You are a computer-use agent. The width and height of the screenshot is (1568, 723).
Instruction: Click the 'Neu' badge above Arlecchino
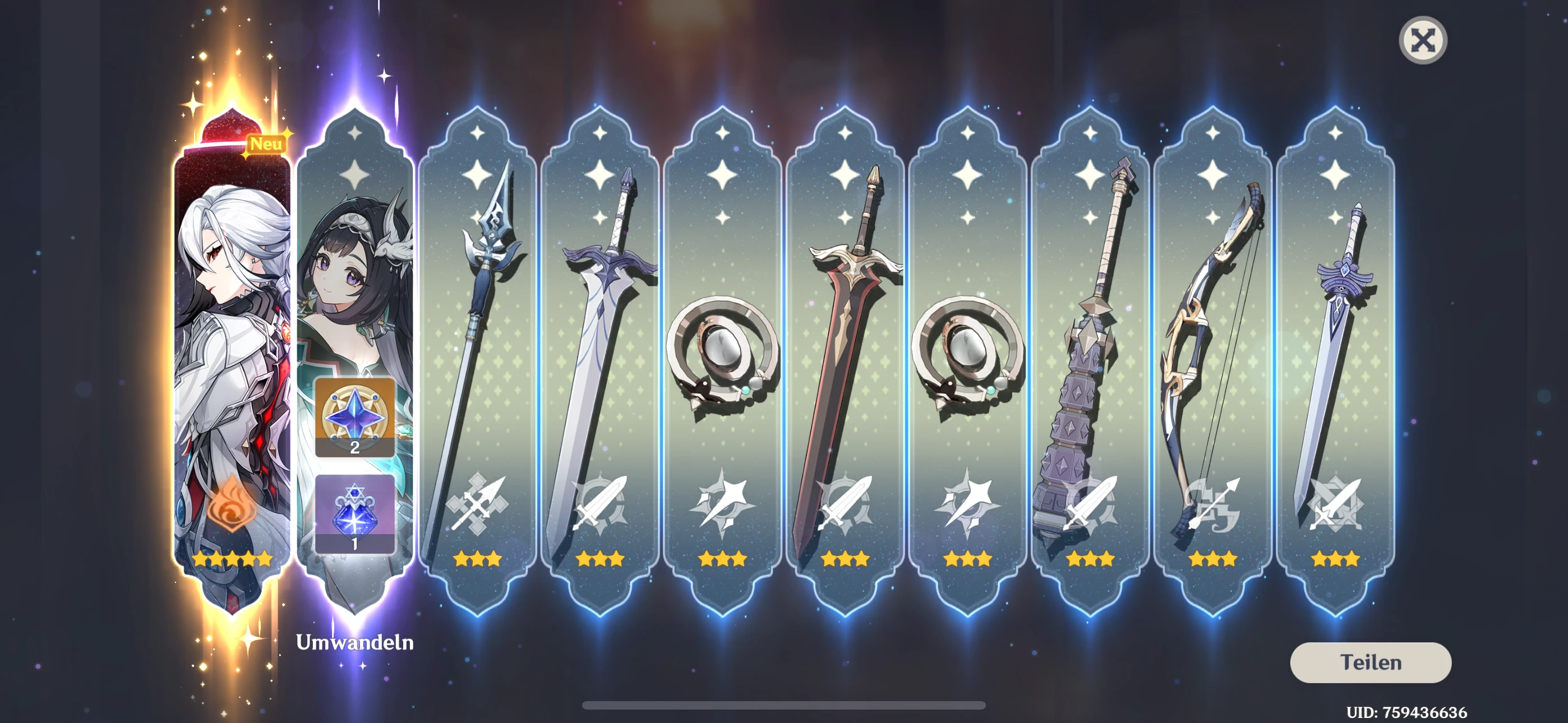pos(265,143)
